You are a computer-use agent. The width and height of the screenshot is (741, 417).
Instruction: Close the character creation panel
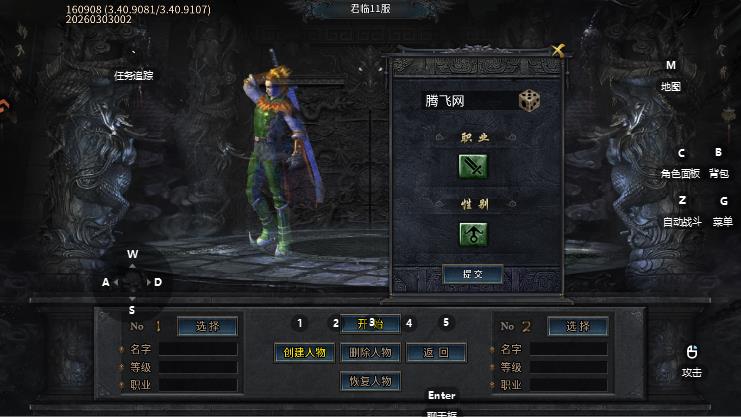[559, 49]
